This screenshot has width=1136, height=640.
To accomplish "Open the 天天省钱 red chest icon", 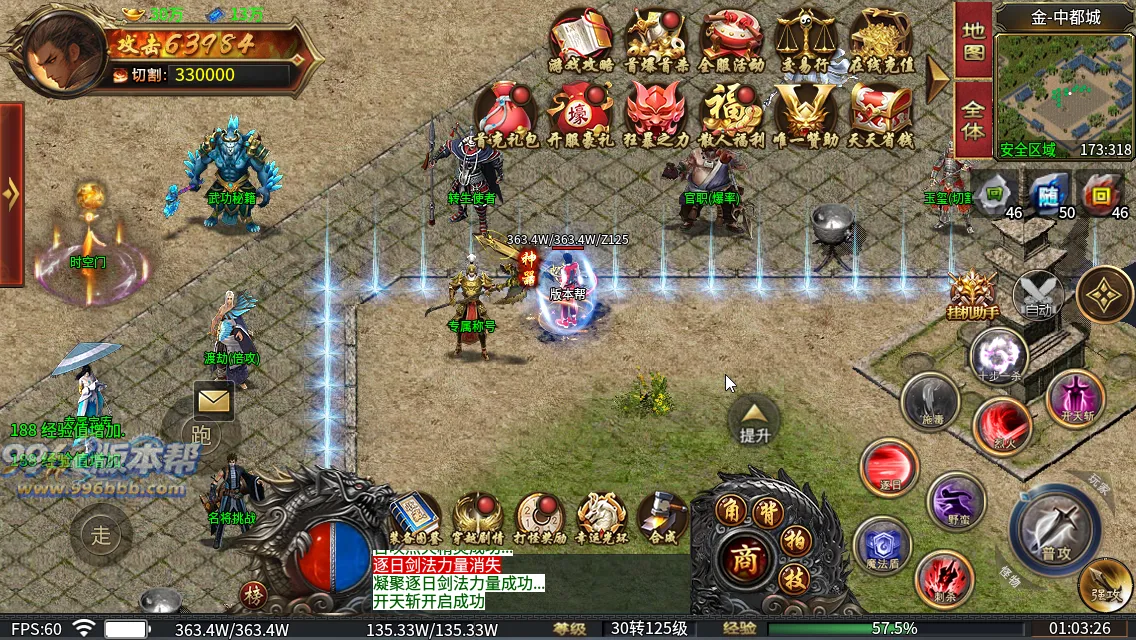I will point(880,113).
